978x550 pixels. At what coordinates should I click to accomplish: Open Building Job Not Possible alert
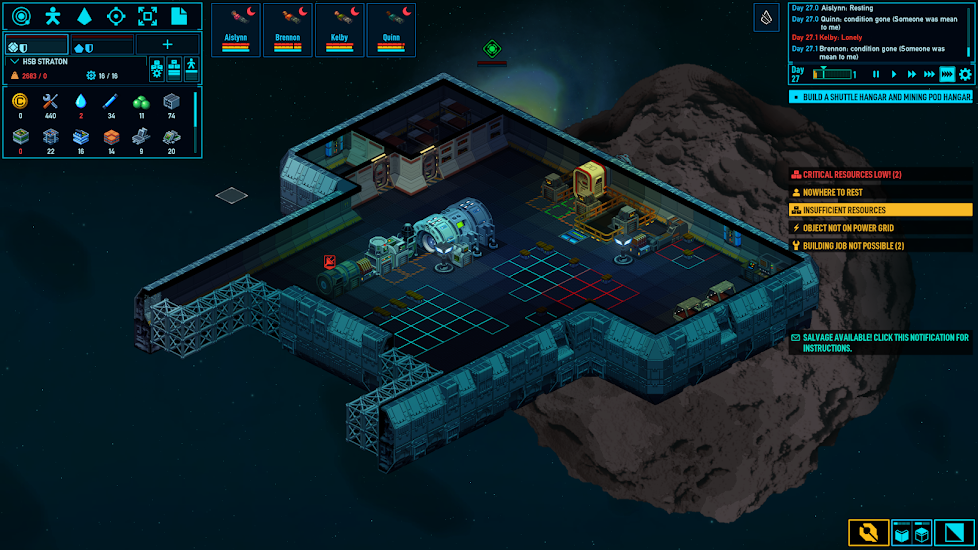click(x=880, y=246)
